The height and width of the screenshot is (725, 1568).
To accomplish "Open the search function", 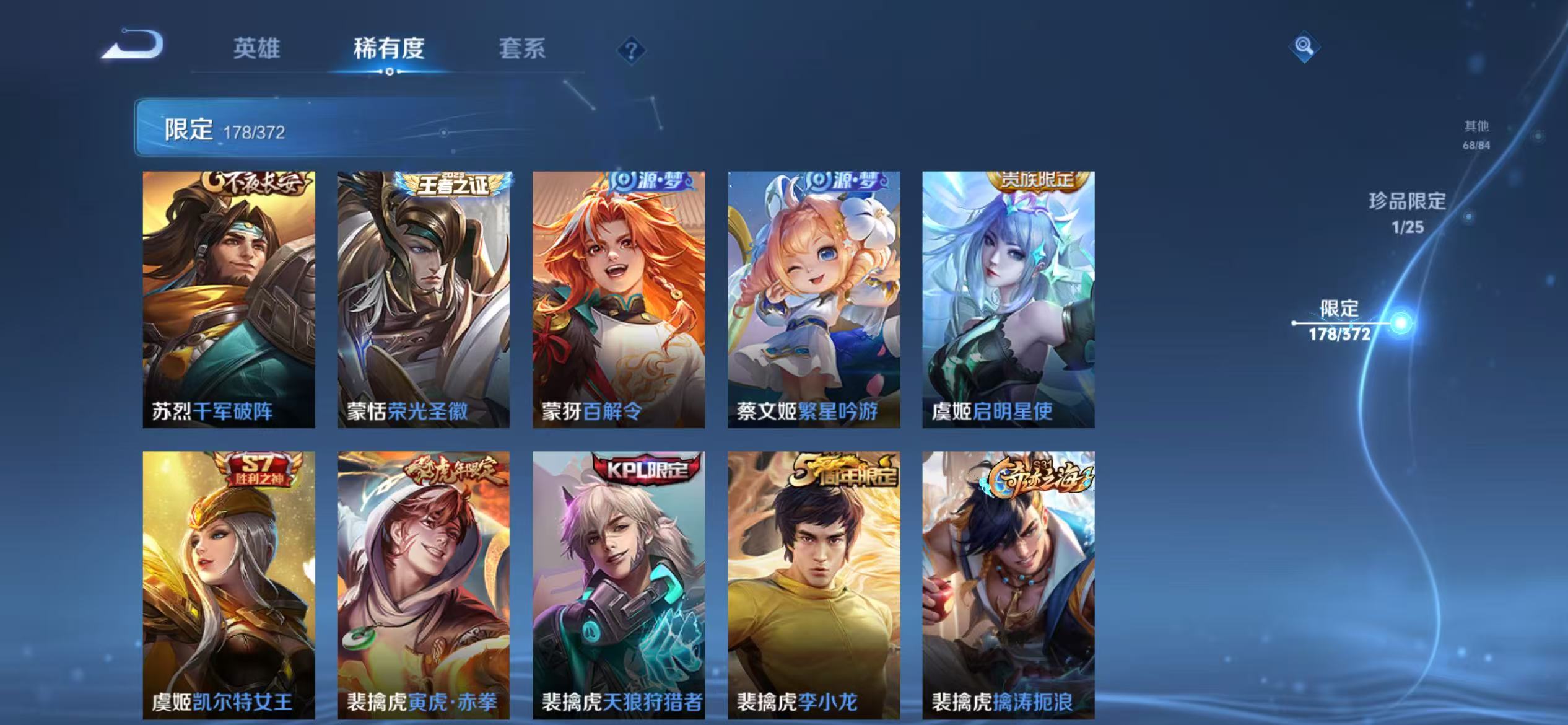I will (x=1305, y=45).
